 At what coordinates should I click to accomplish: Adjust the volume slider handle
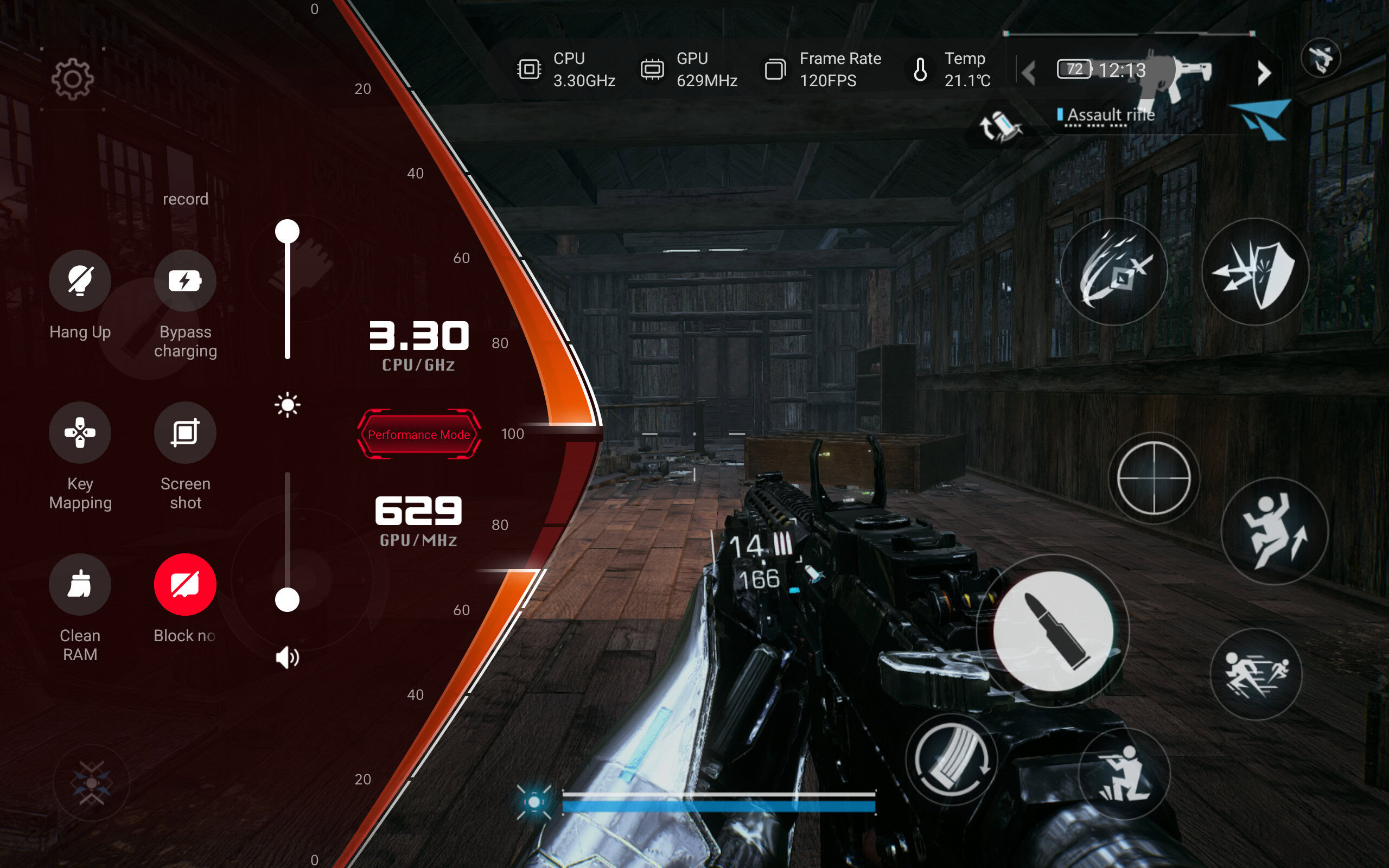point(288,600)
